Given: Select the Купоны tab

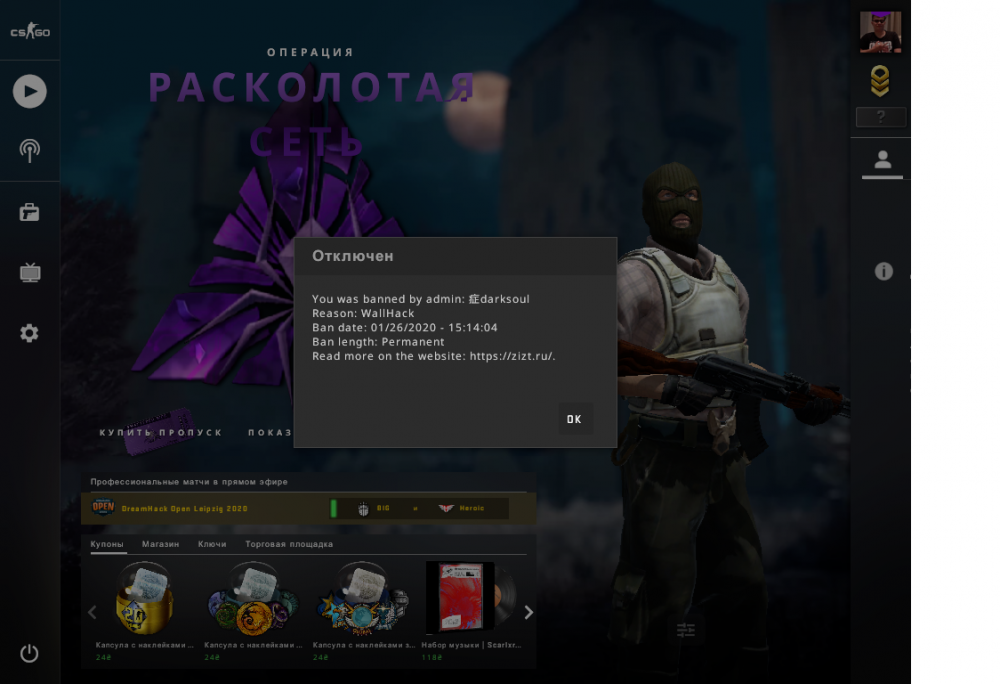Looking at the screenshot, I should point(107,544).
